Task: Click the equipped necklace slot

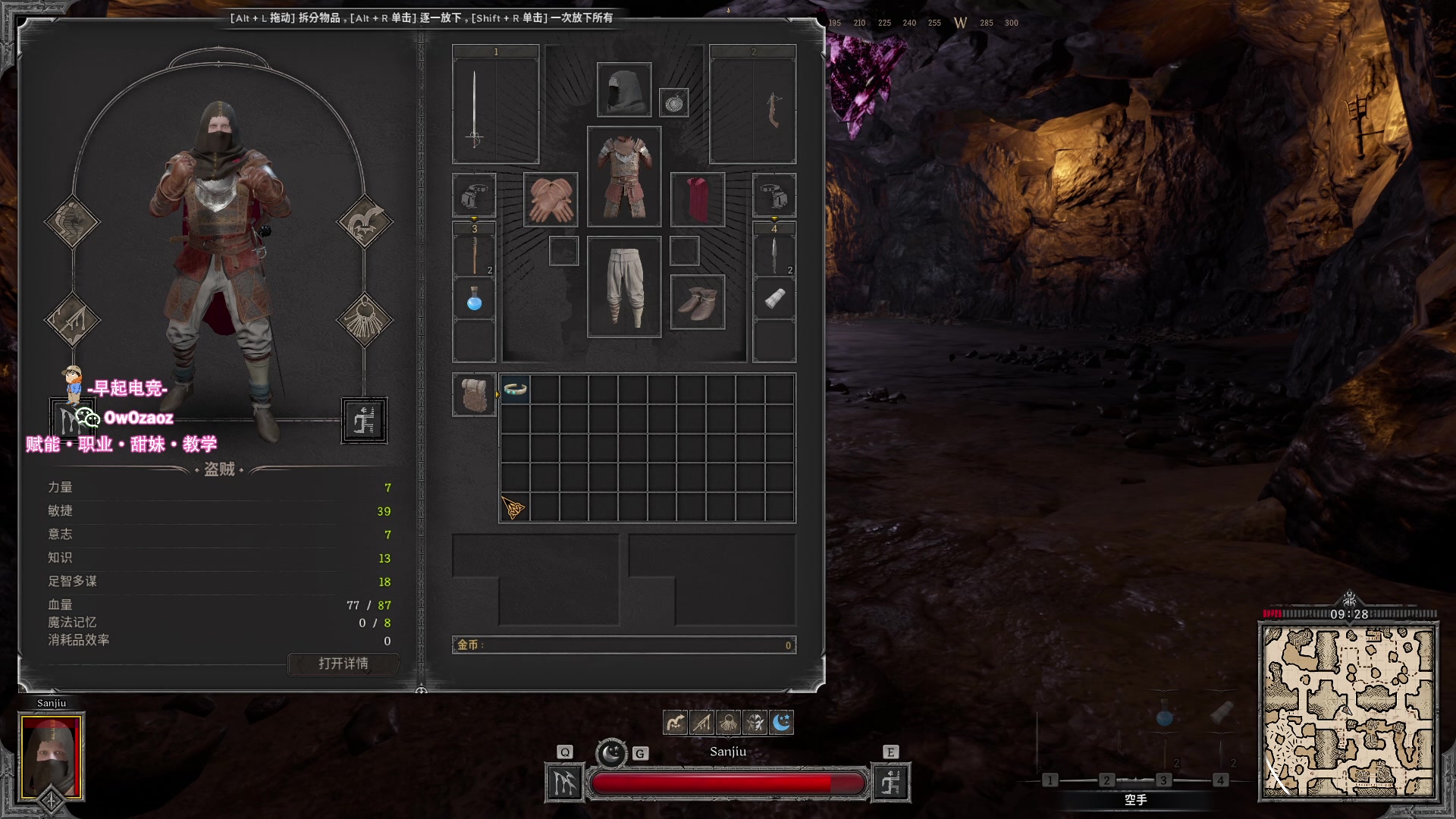Action: pos(673,102)
